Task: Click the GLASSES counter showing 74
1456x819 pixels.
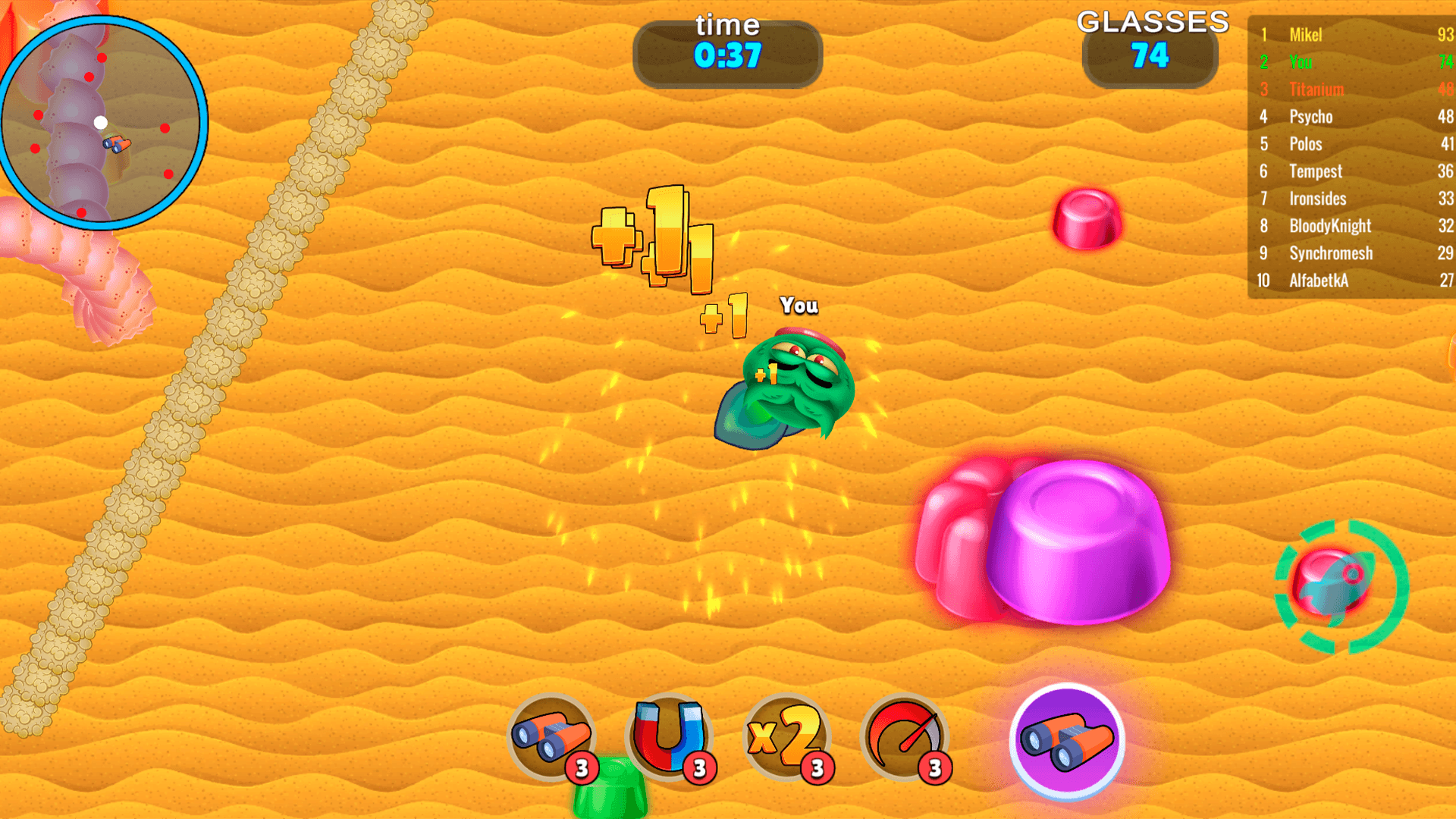Action: pyautogui.click(x=1150, y=53)
